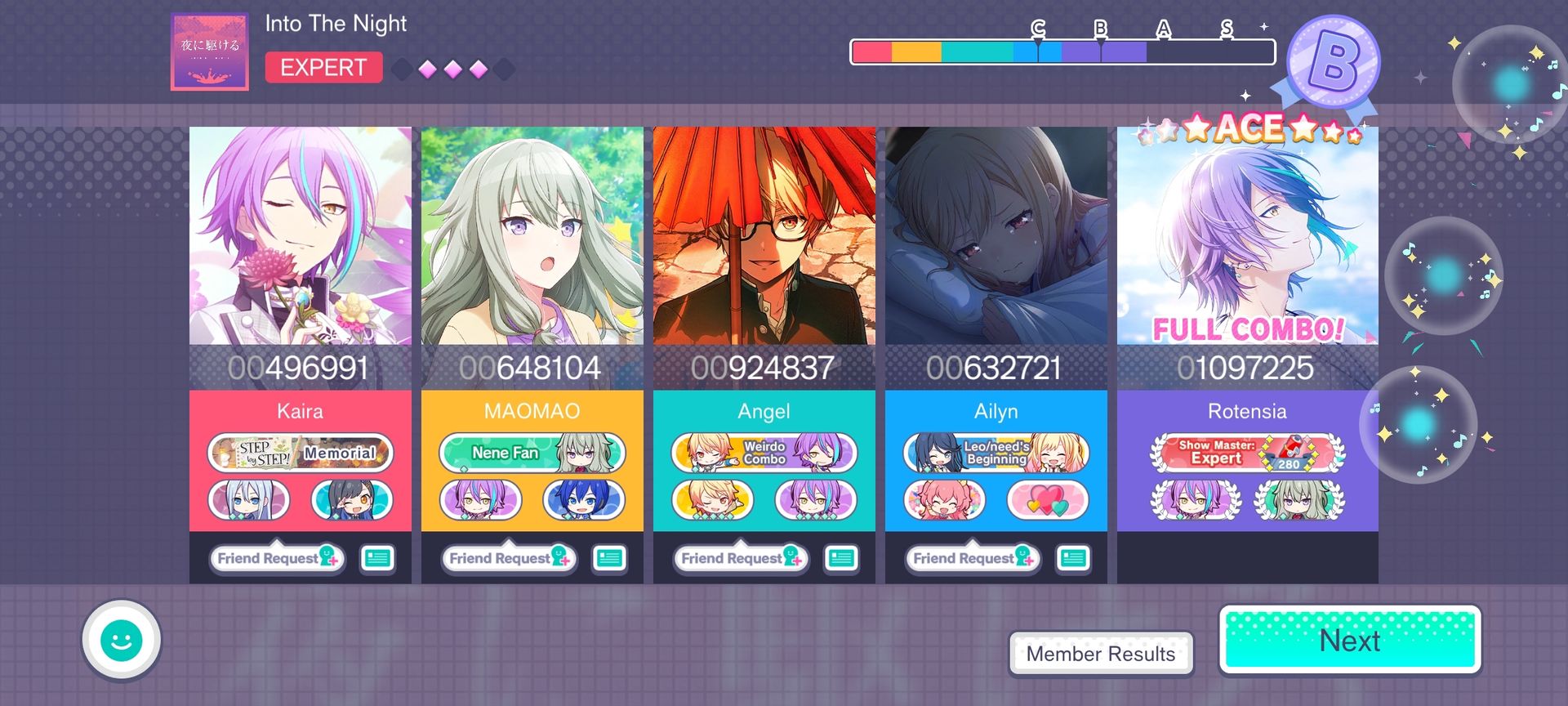Viewport: 1568px width, 706px height.
Task: Open Member Results
Action: click(1100, 654)
